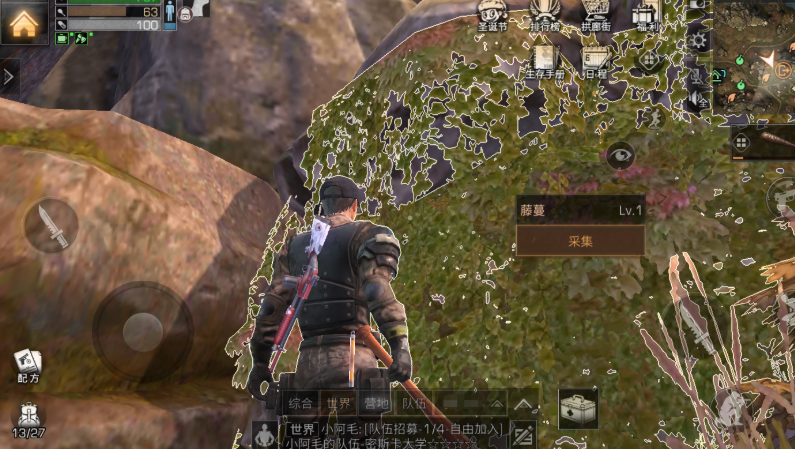Open the 福利 welfare rewards
The width and height of the screenshot is (795, 449).
[x=645, y=17]
